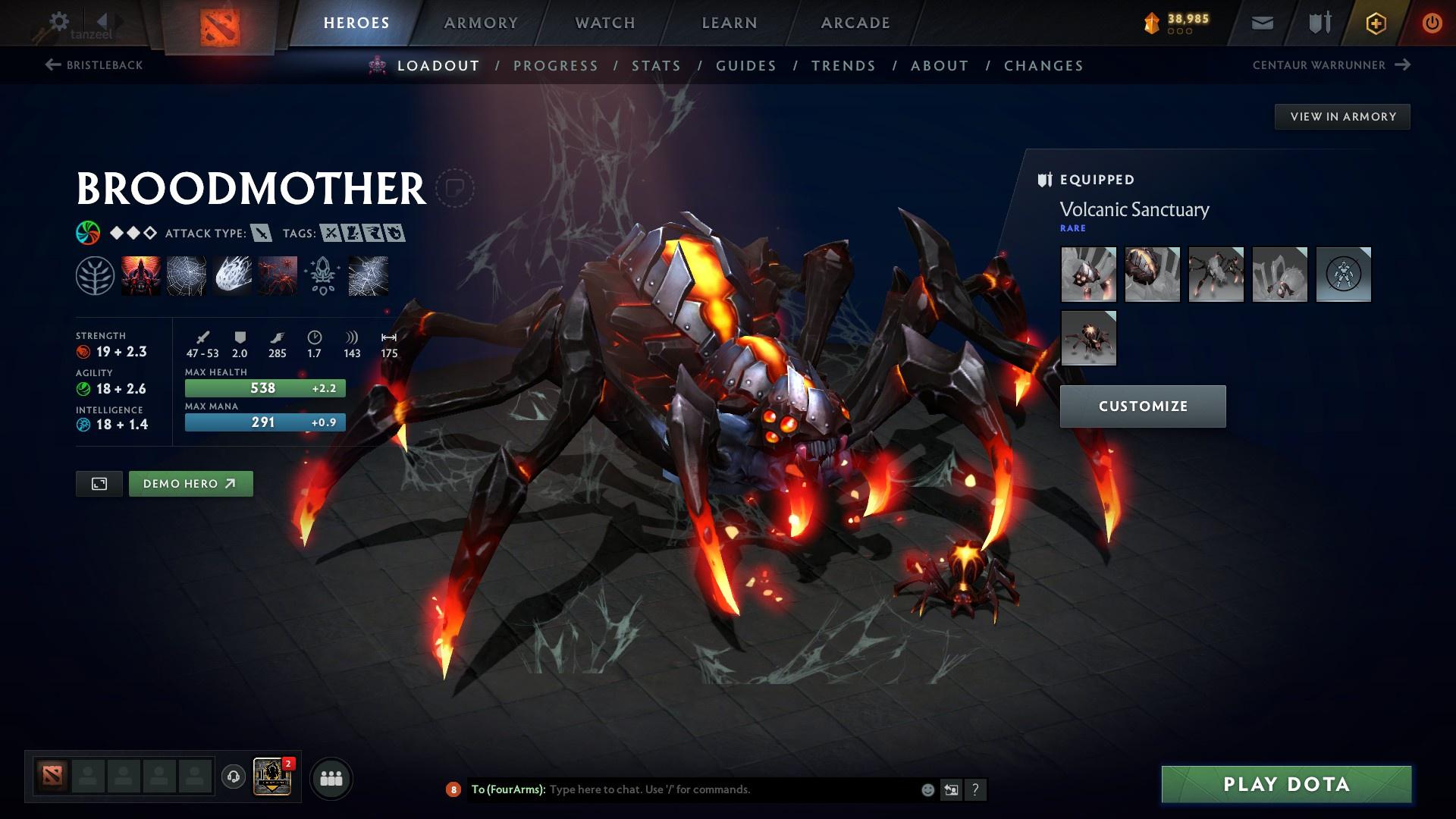
Task: Select the last Spiderling set thumbnail
Action: point(1088,338)
